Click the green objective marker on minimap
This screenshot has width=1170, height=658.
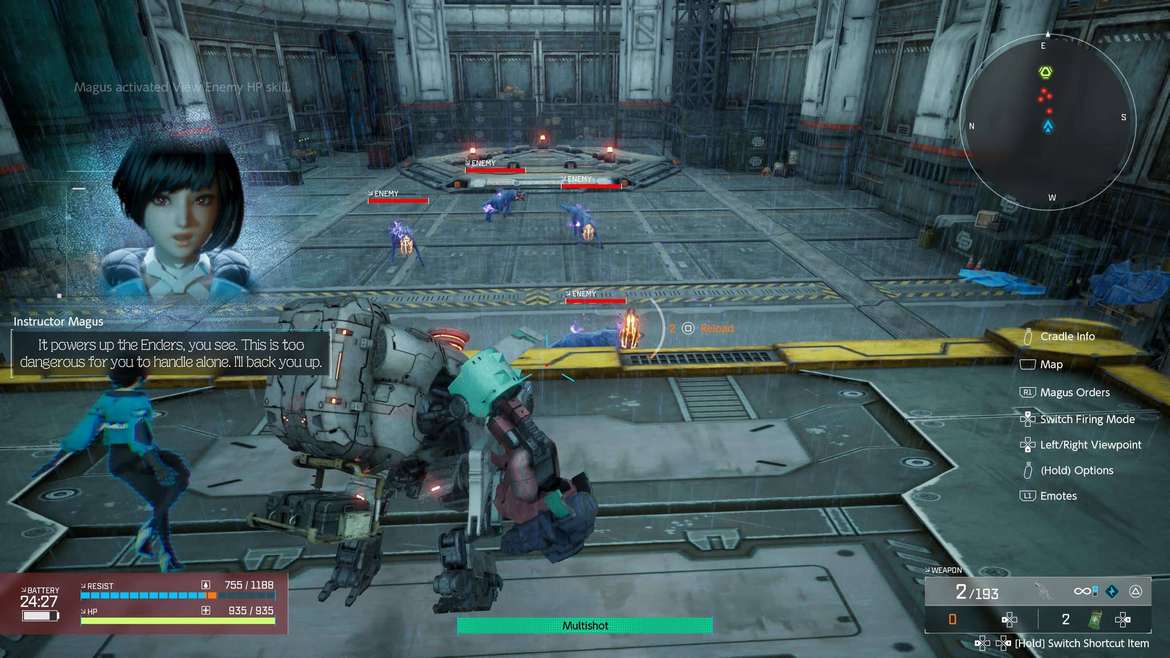[x=1046, y=73]
